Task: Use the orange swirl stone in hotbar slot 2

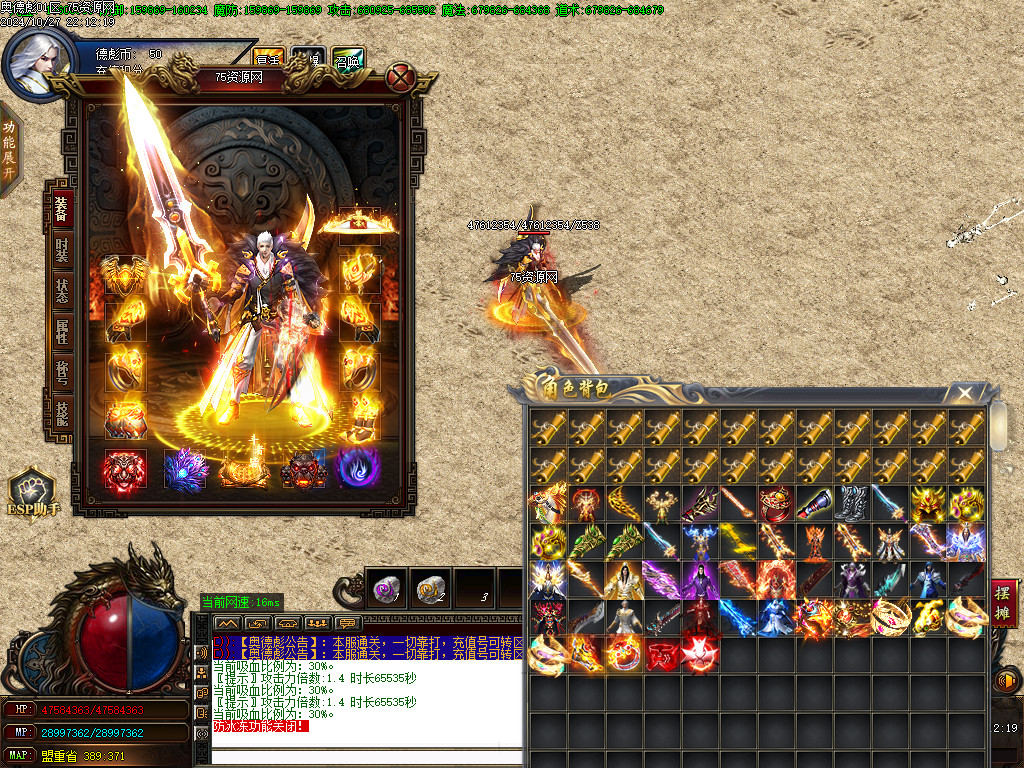Action: click(x=430, y=589)
